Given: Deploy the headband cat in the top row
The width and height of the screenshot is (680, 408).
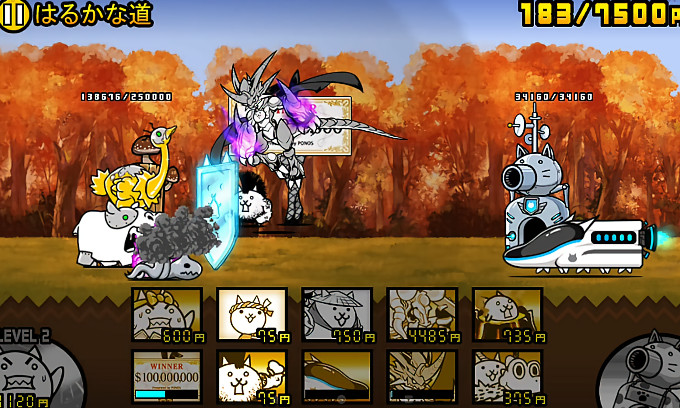Looking at the screenshot, I should pyautogui.click(x=252, y=314).
